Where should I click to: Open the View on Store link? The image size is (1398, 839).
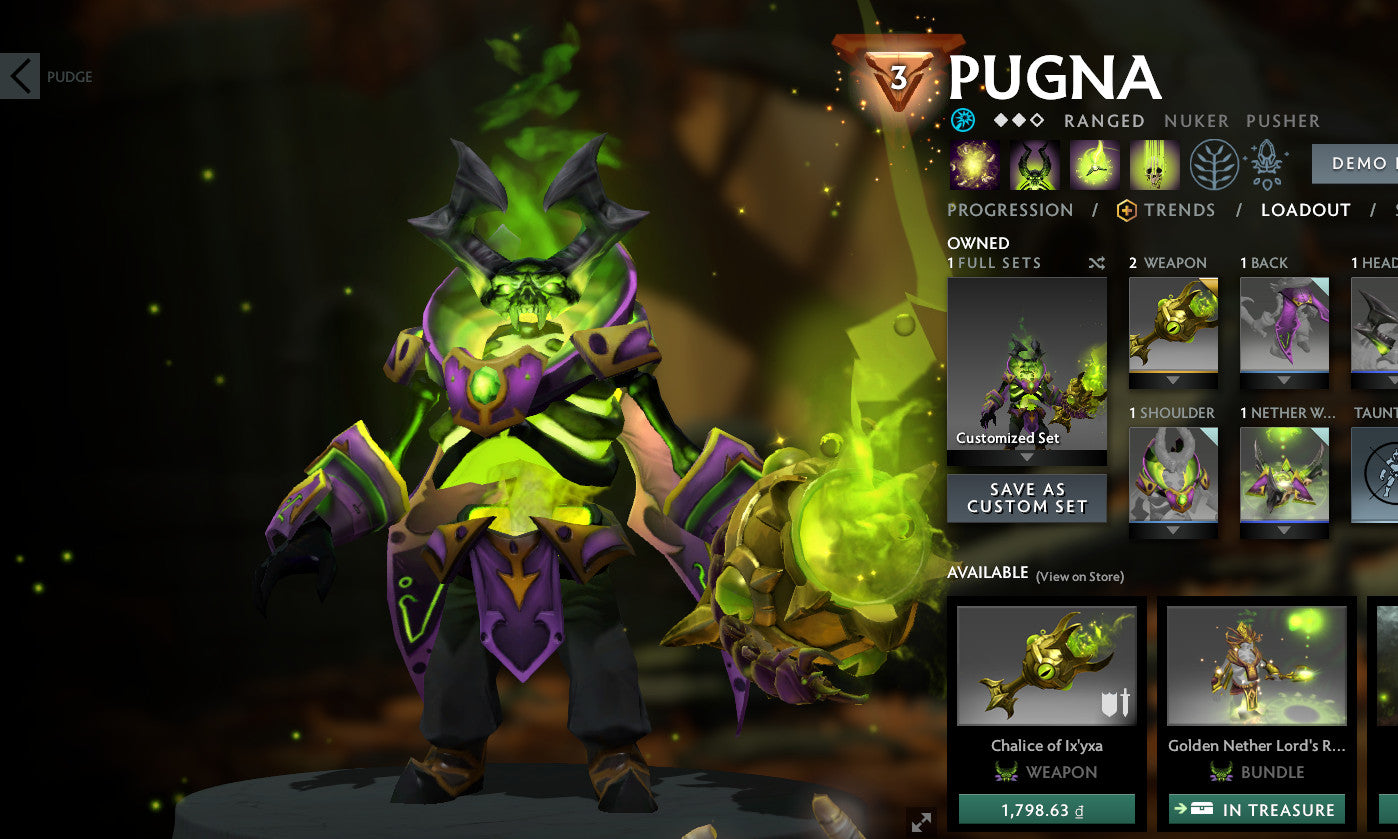click(1079, 576)
